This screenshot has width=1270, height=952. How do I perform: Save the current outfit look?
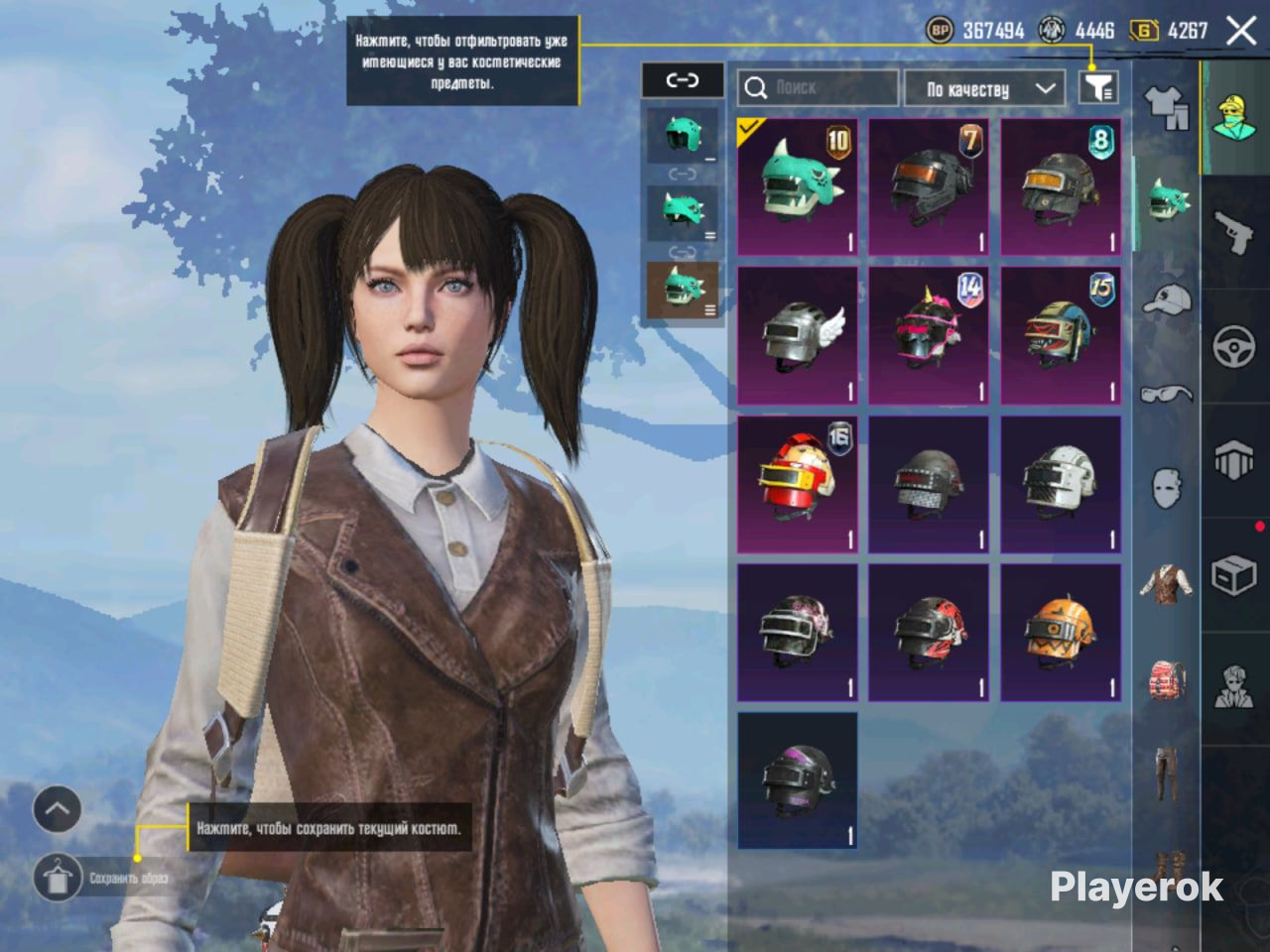point(58,878)
